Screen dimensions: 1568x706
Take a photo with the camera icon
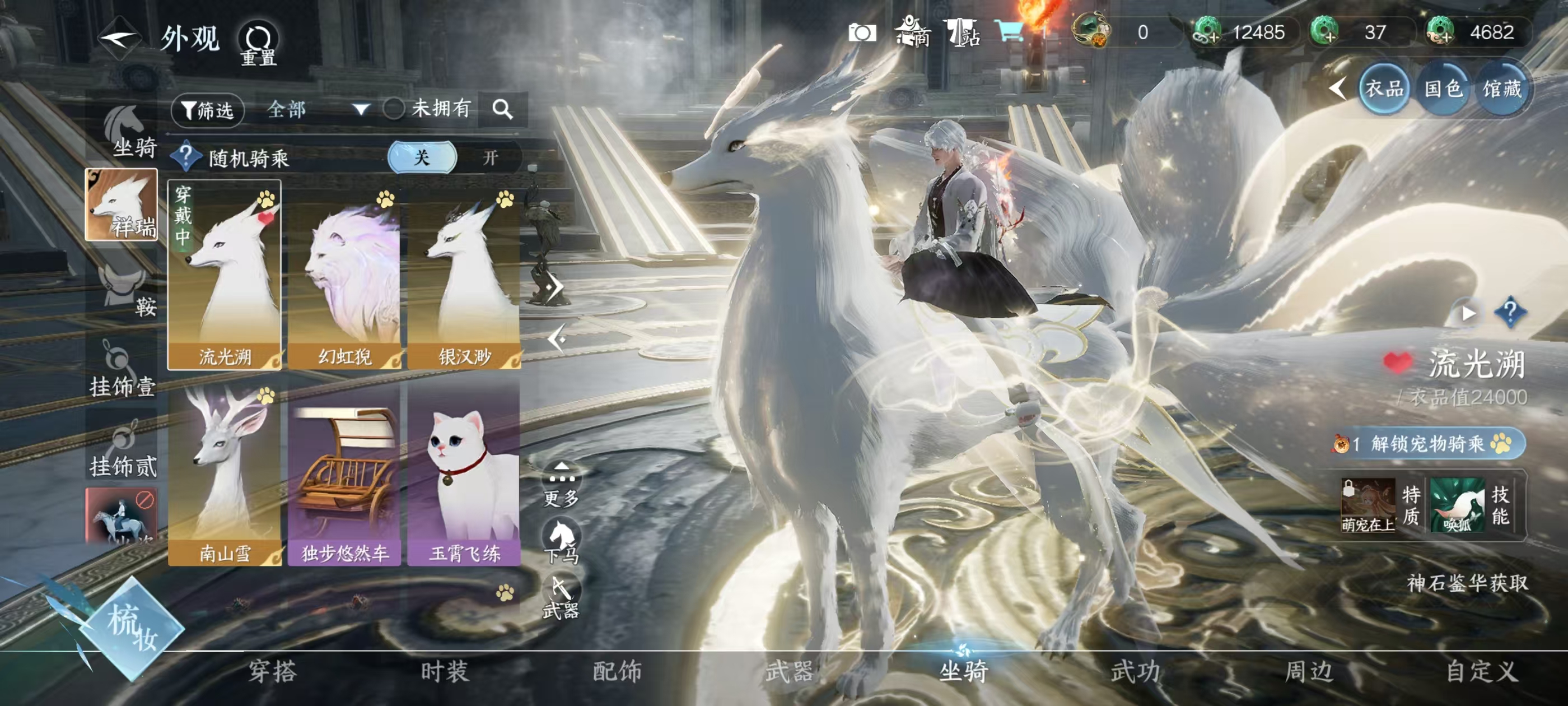862,32
